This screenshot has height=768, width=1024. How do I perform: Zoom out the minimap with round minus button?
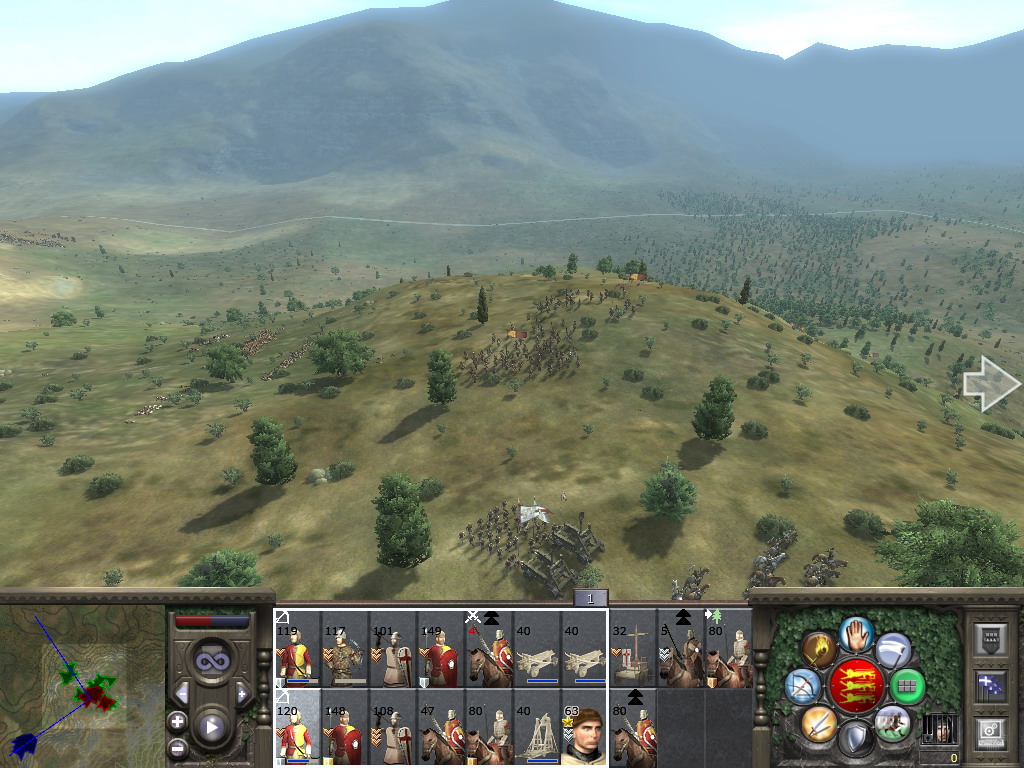(x=177, y=747)
